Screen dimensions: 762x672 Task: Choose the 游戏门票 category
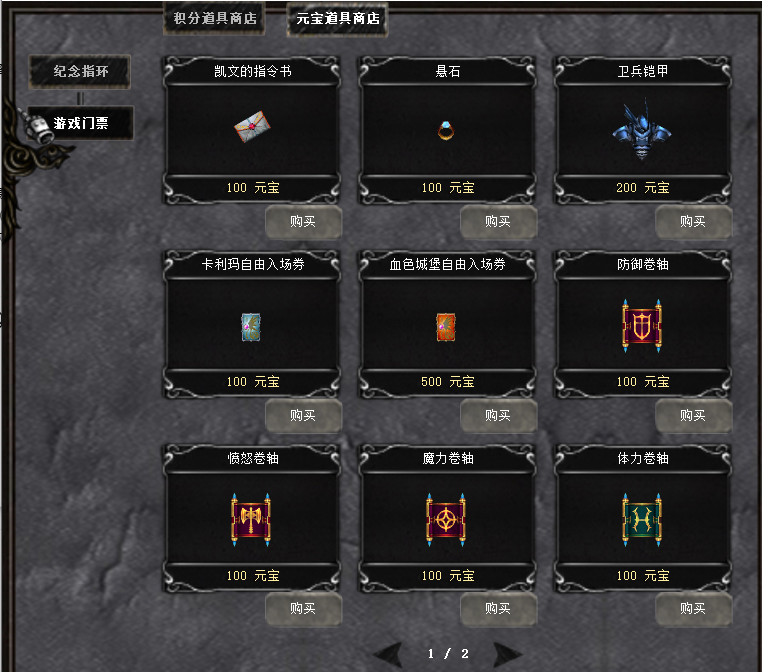tap(80, 123)
